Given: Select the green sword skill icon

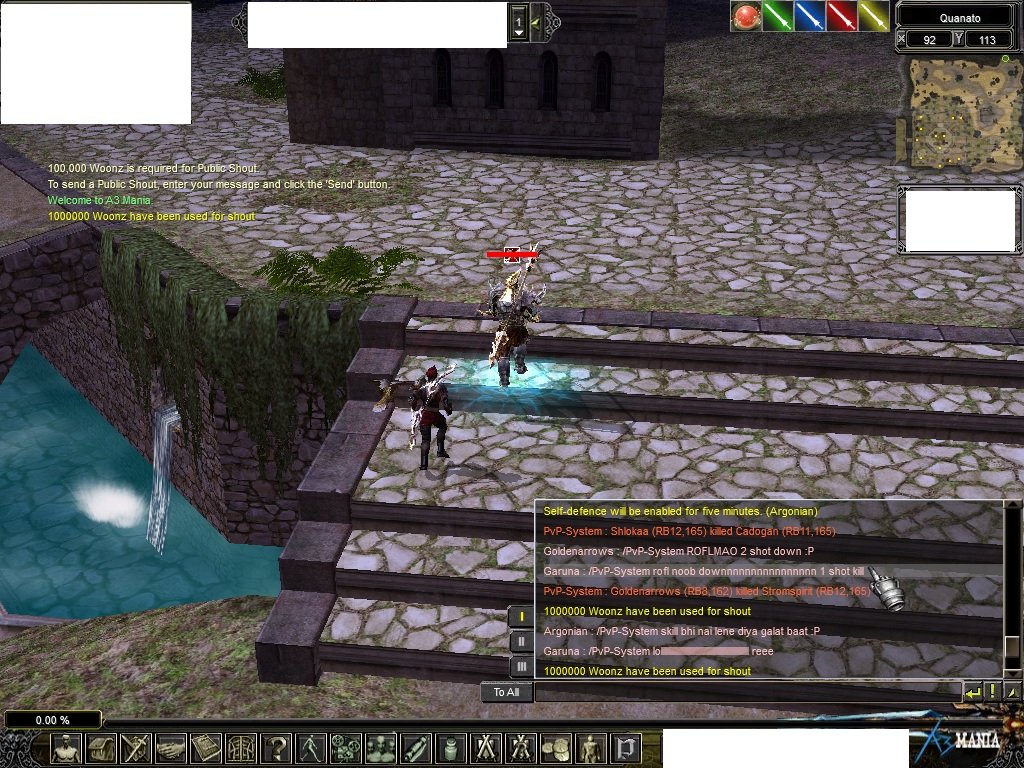Looking at the screenshot, I should point(777,16).
